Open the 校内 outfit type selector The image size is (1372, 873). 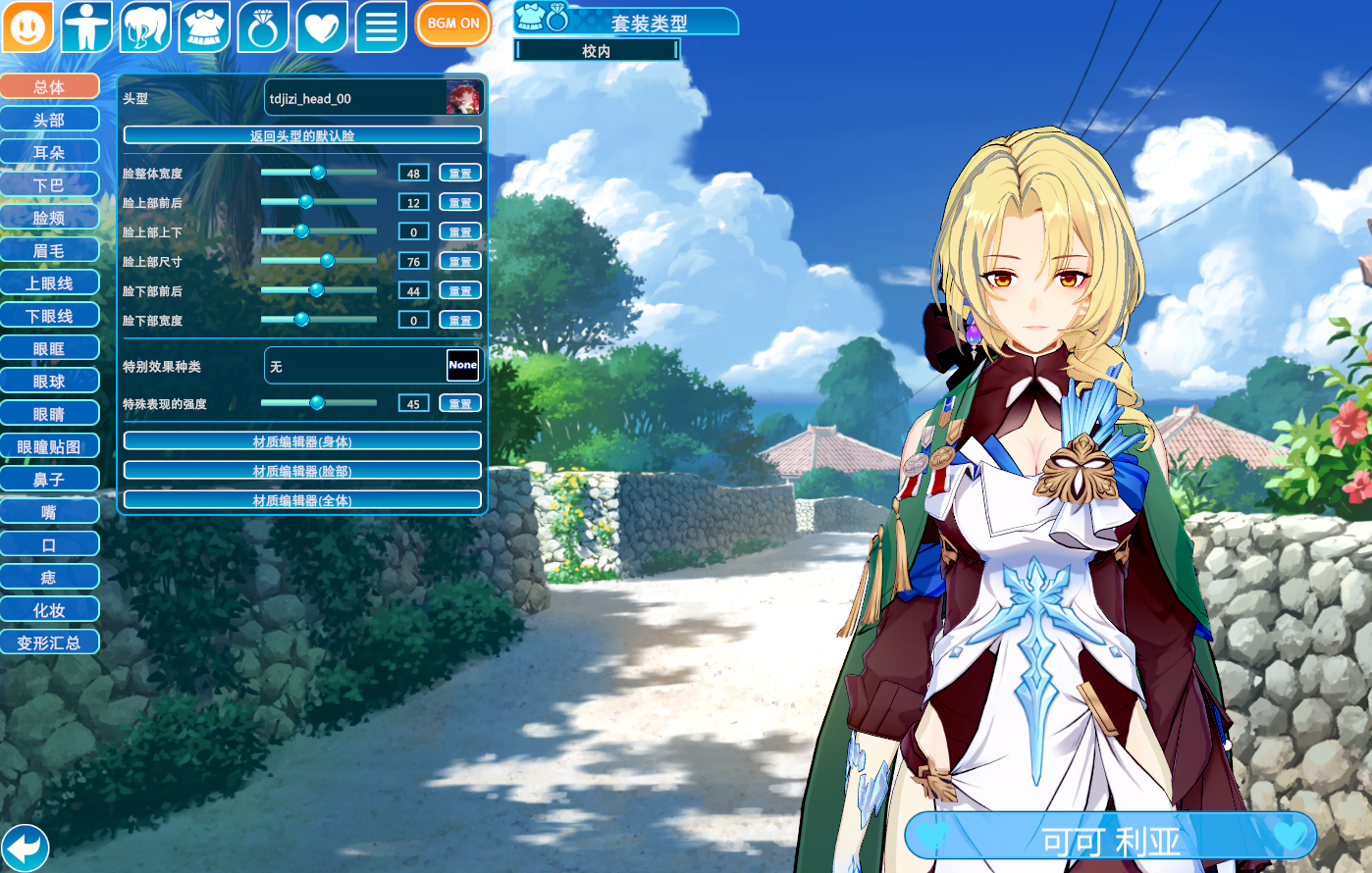pyautogui.click(x=597, y=51)
